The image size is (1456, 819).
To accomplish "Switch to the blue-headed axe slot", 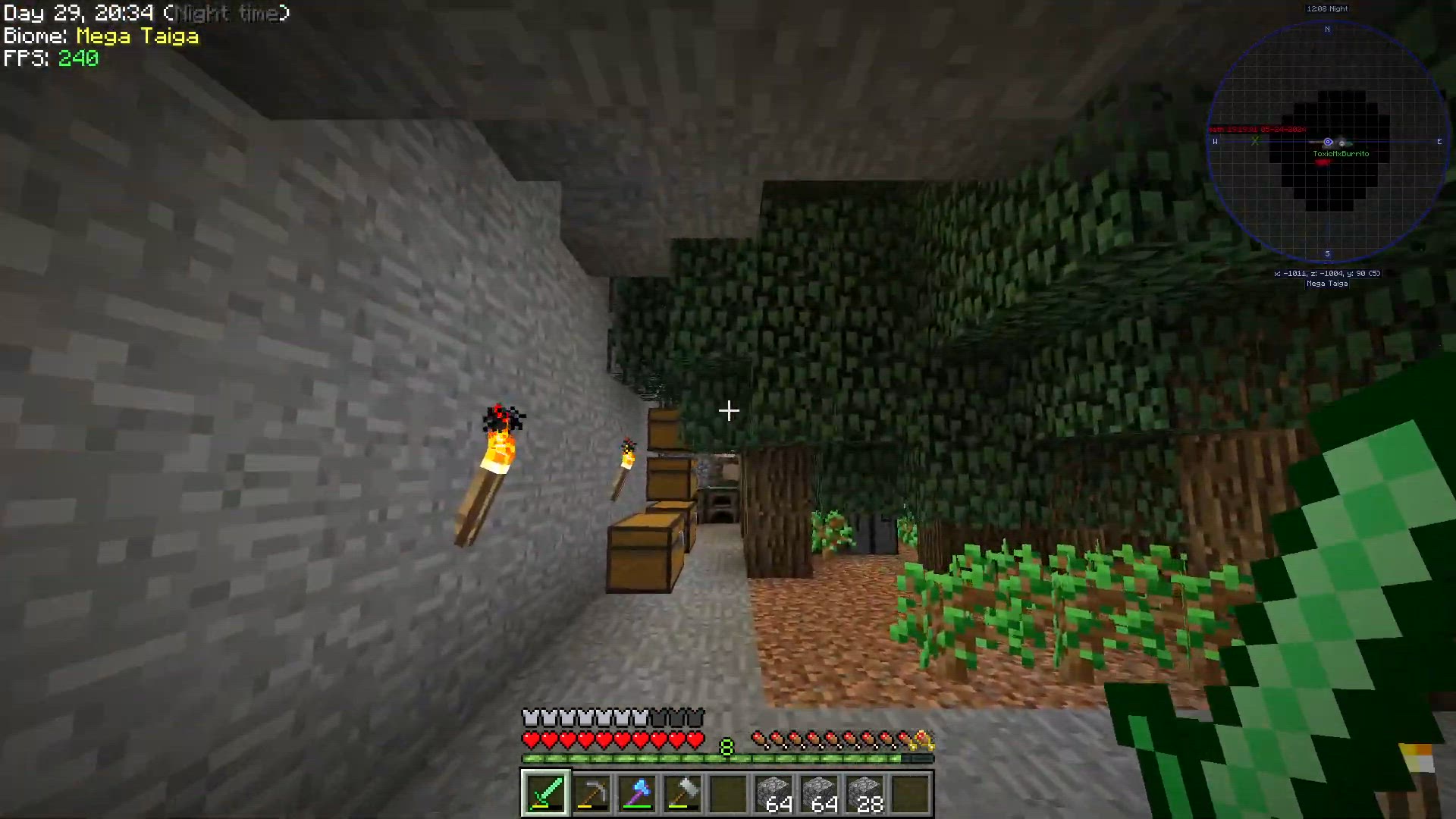I will click(x=637, y=793).
